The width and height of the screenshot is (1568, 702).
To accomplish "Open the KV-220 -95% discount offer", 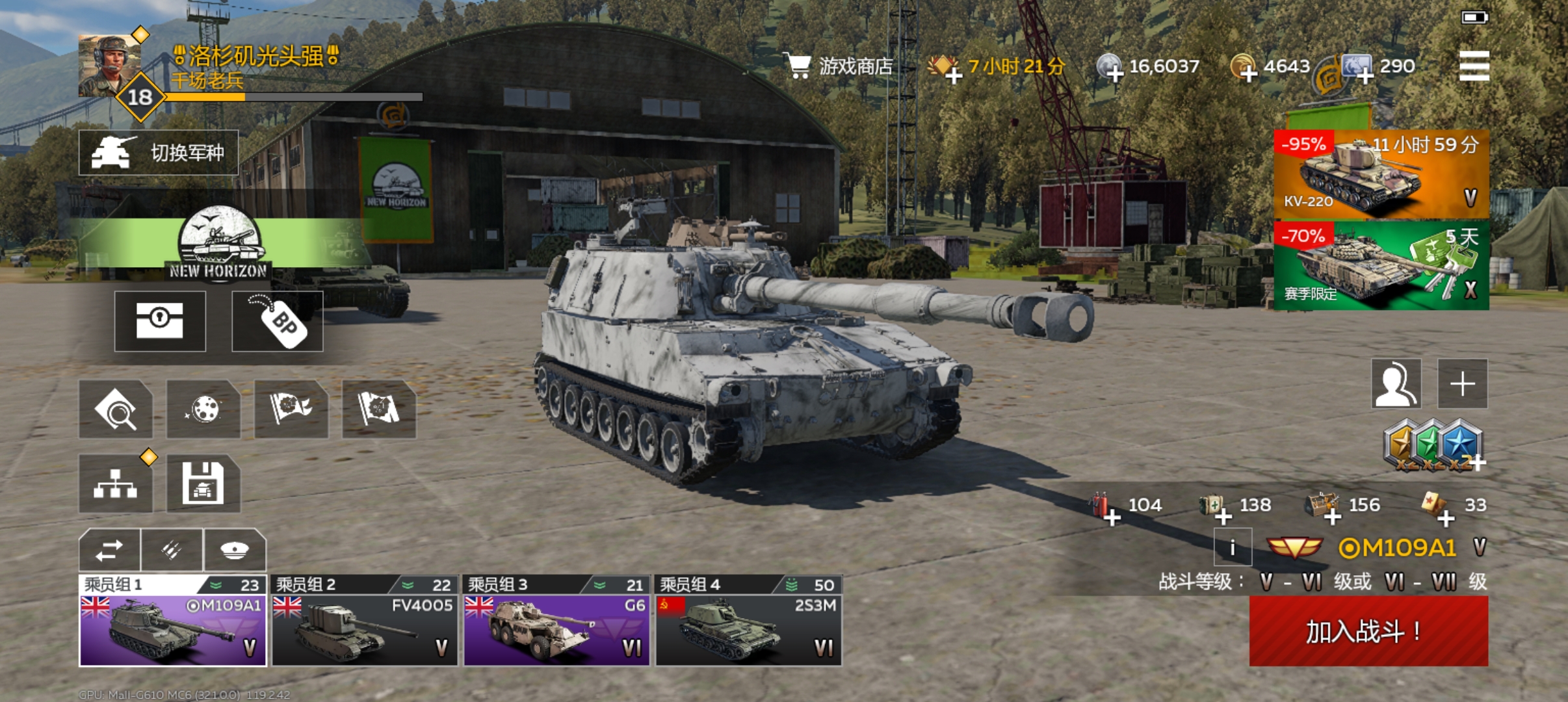I will coord(1381,174).
